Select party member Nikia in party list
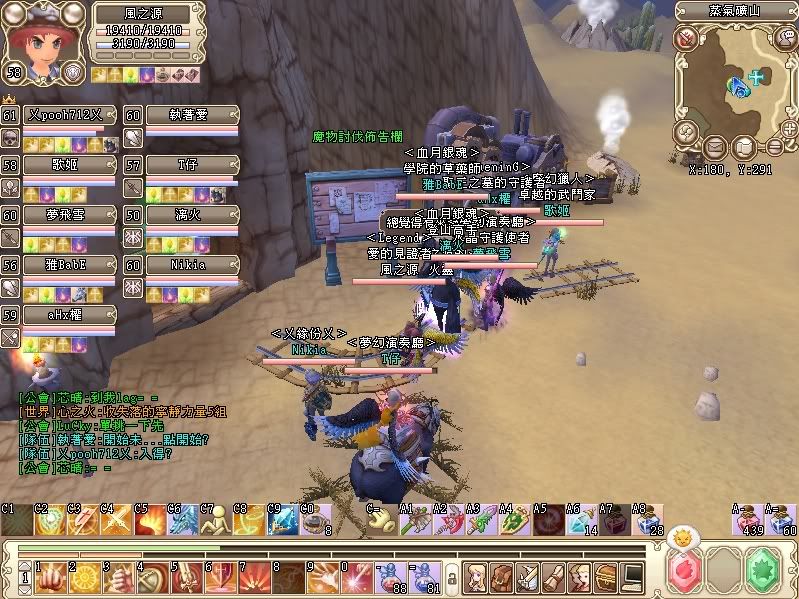This screenshot has height=599, width=799. coord(187,265)
